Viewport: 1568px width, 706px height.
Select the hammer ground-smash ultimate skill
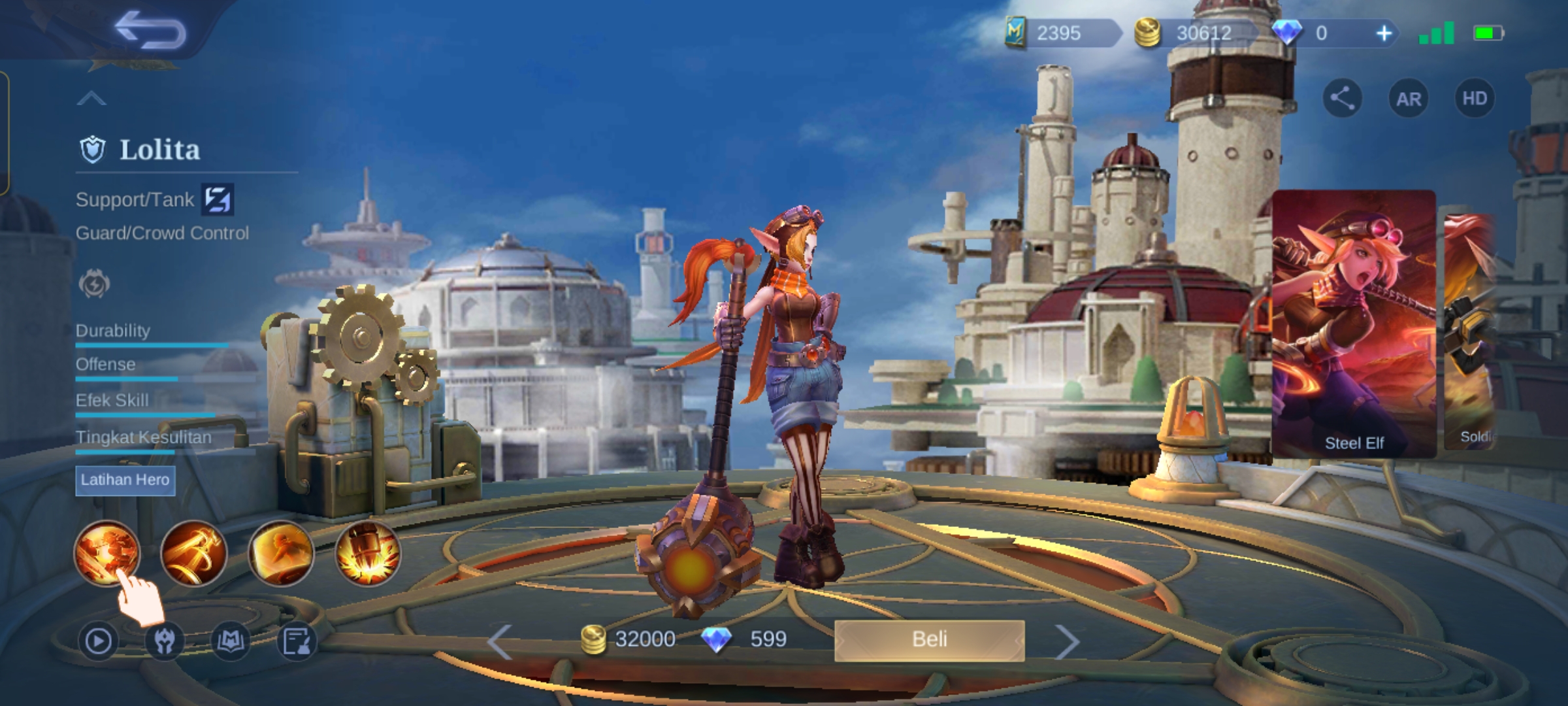(367, 553)
